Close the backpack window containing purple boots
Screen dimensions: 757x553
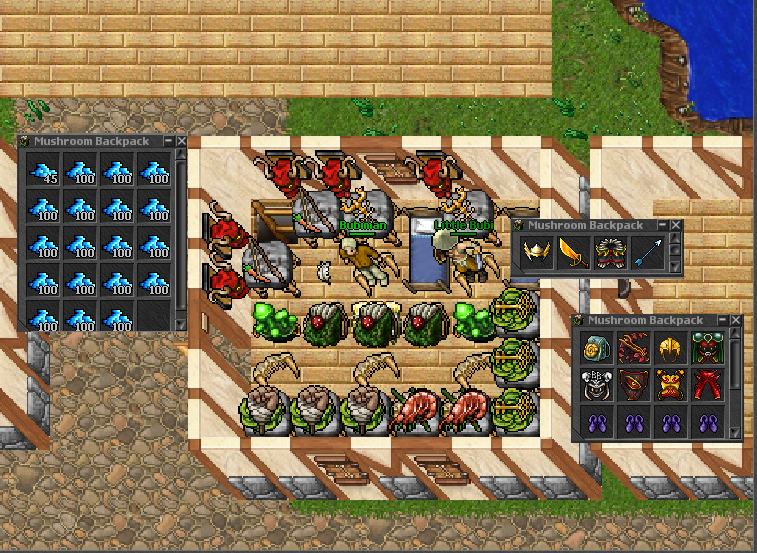click(737, 320)
